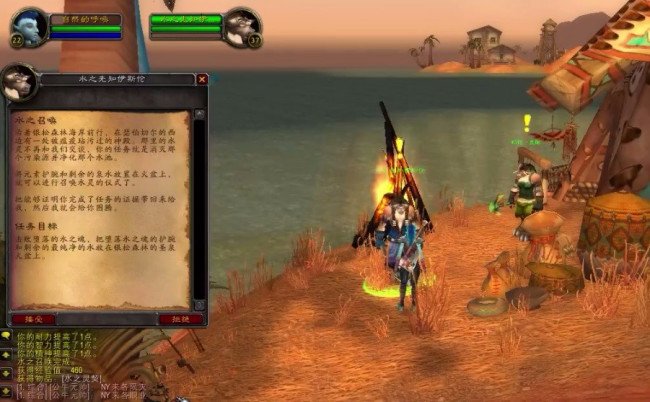Viewport: 650px width, 402px height.
Task: Close the quest dialog window
Action: click(x=202, y=79)
